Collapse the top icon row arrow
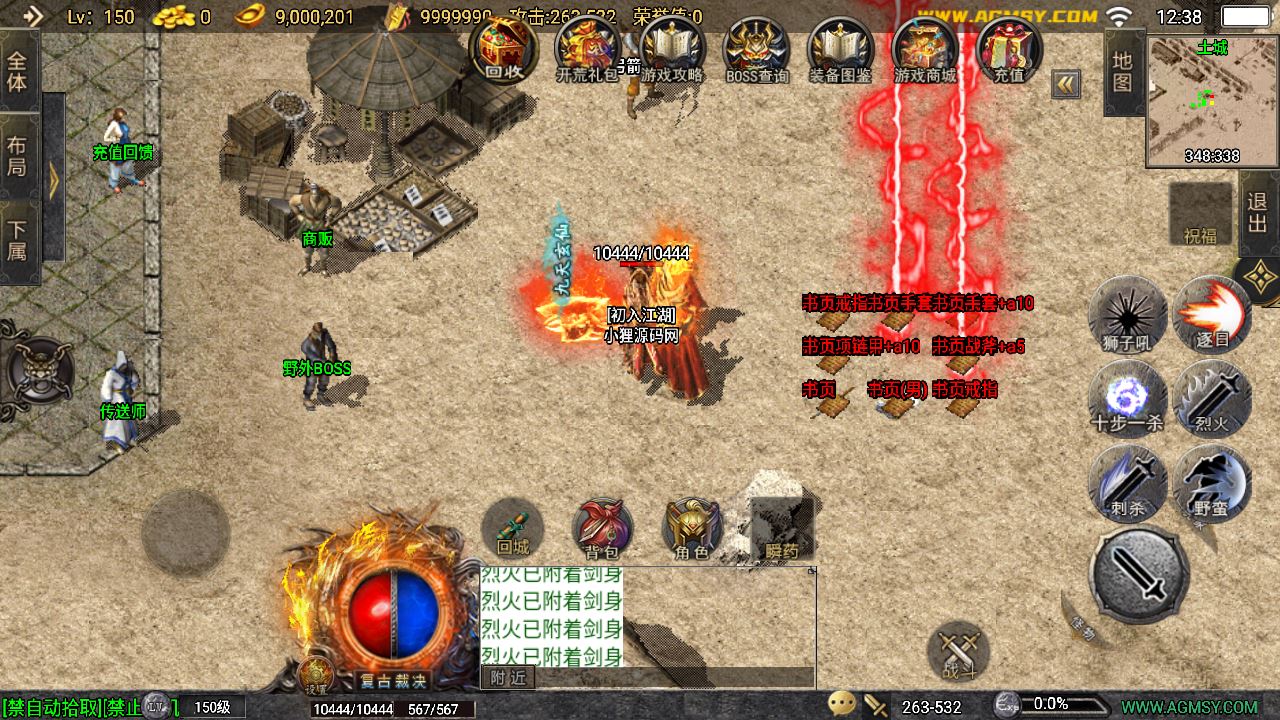The height and width of the screenshot is (720, 1280). click(1066, 85)
